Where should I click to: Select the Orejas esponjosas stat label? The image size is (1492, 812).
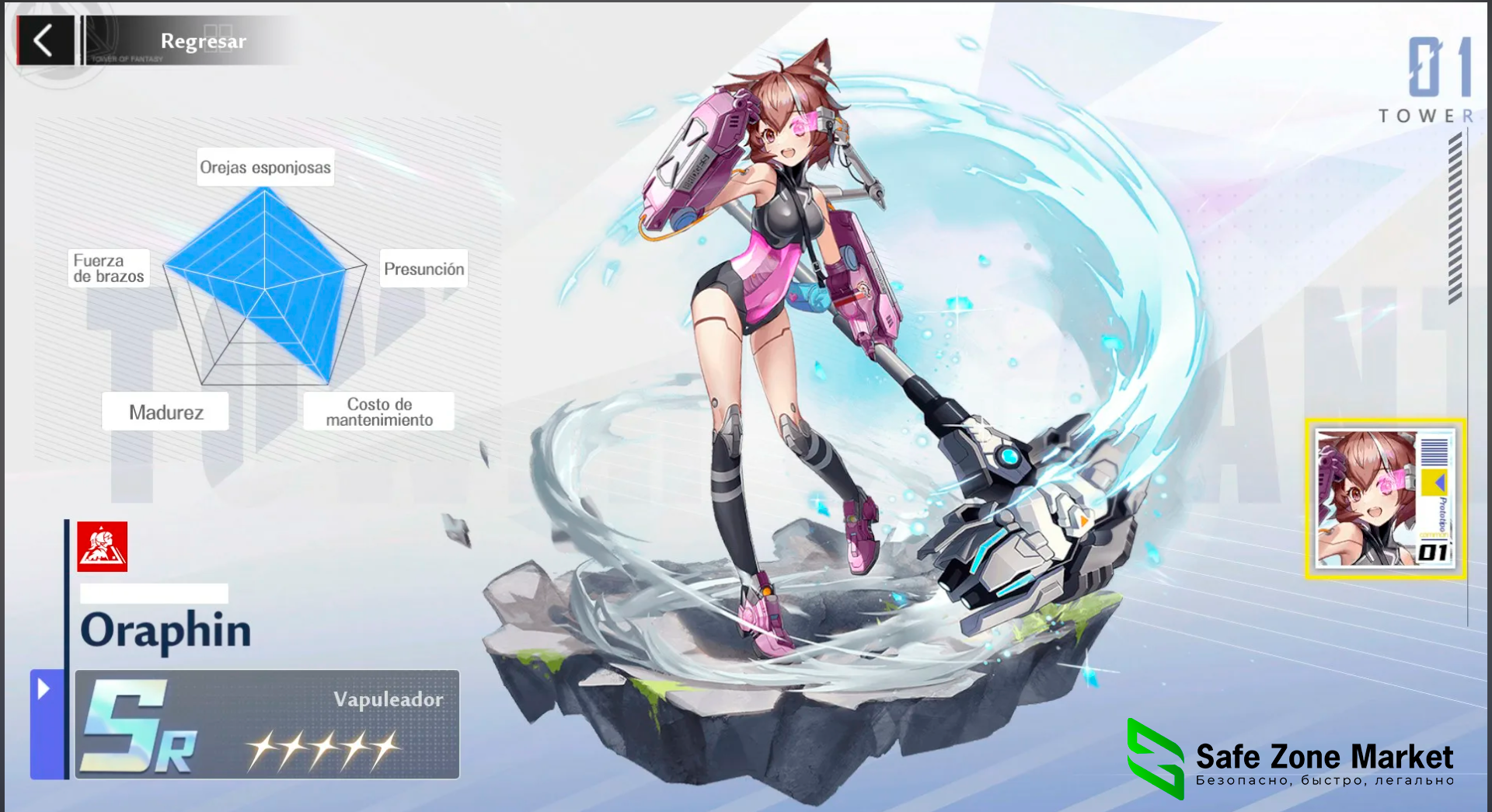tap(266, 167)
